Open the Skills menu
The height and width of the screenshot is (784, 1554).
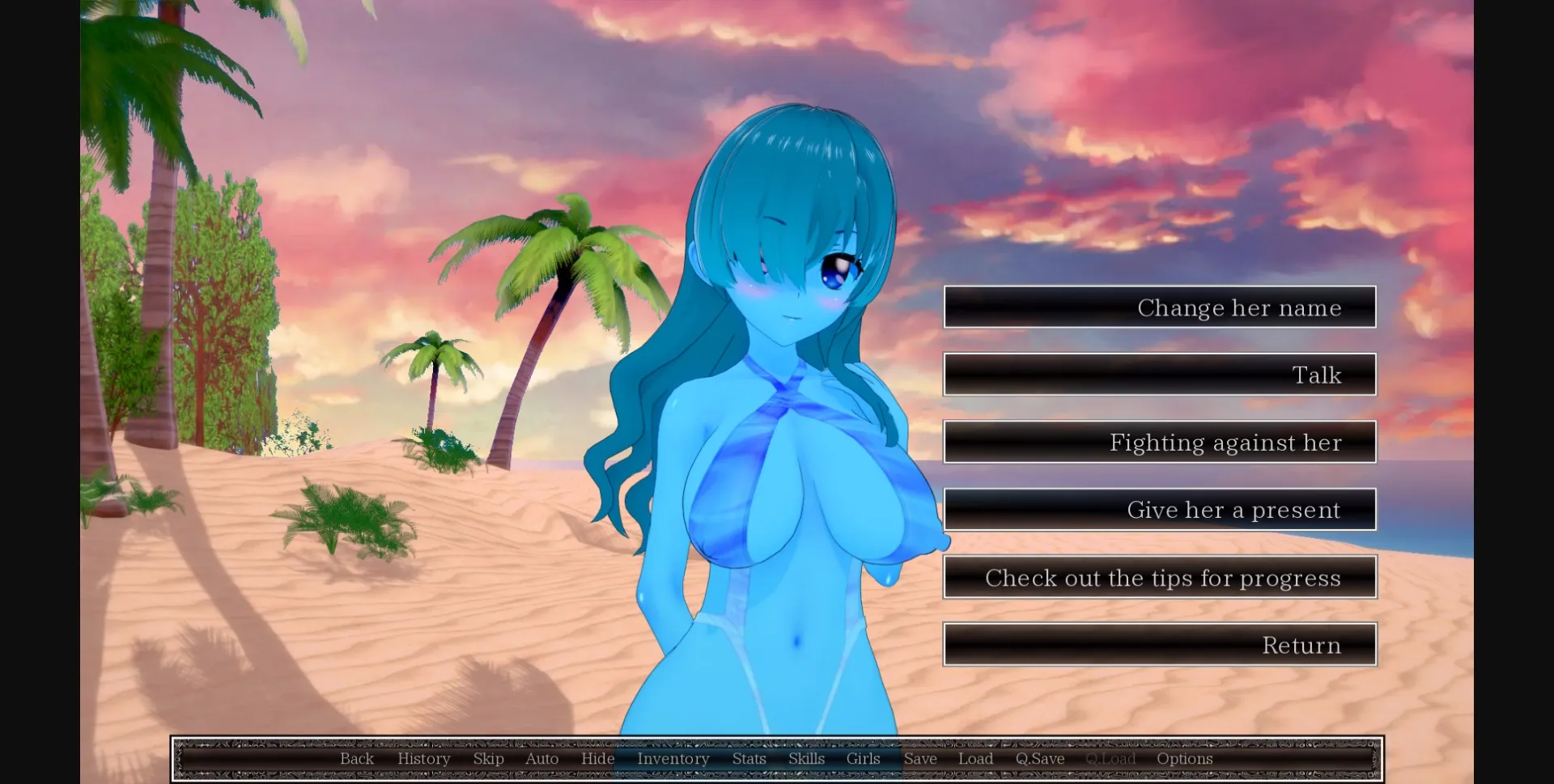click(805, 758)
